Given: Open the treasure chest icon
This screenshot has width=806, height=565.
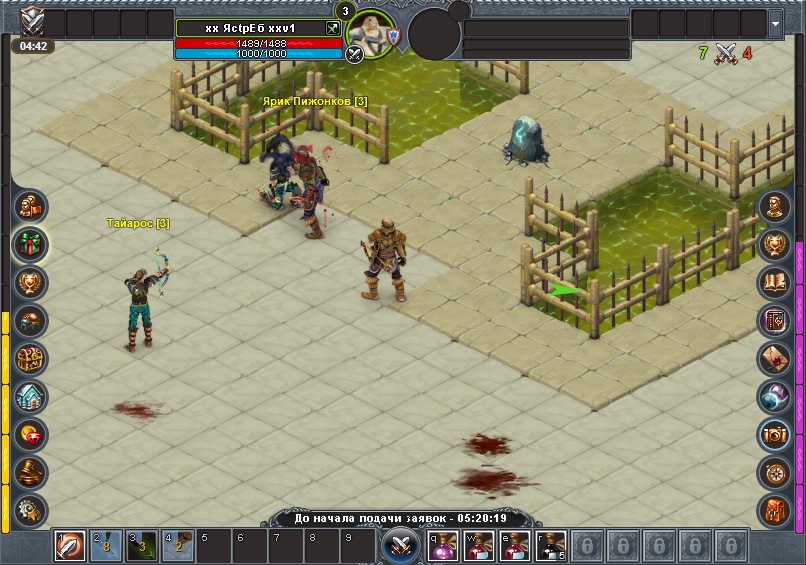Looking at the screenshot, I should (x=31, y=358).
